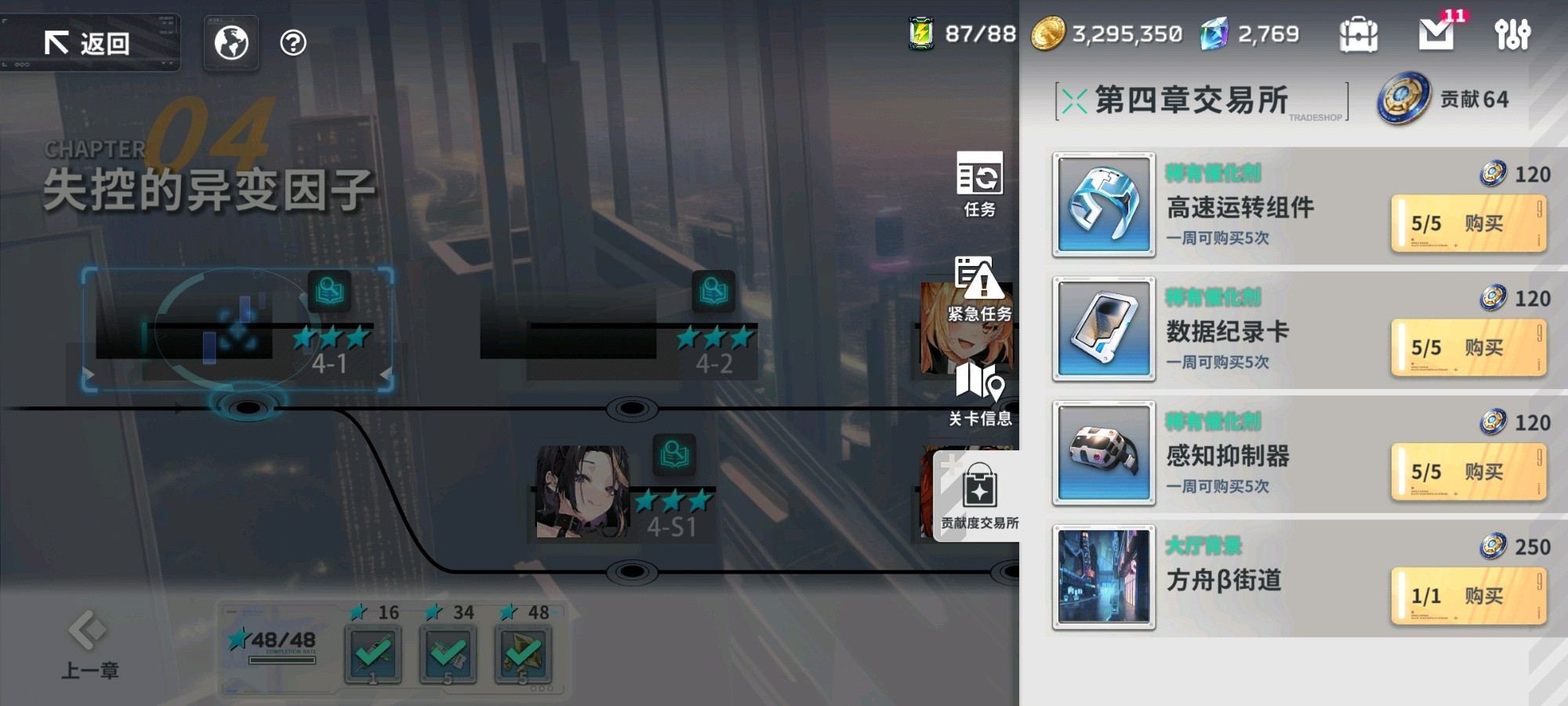Open the world map globe icon
This screenshot has width=1568, height=706.
pyautogui.click(x=230, y=43)
